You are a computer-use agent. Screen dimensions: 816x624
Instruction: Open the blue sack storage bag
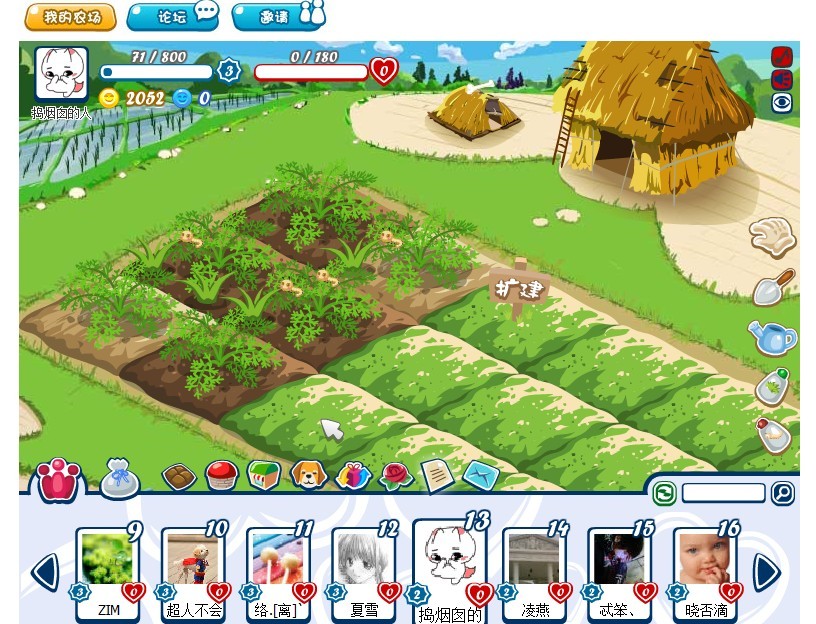(x=119, y=479)
